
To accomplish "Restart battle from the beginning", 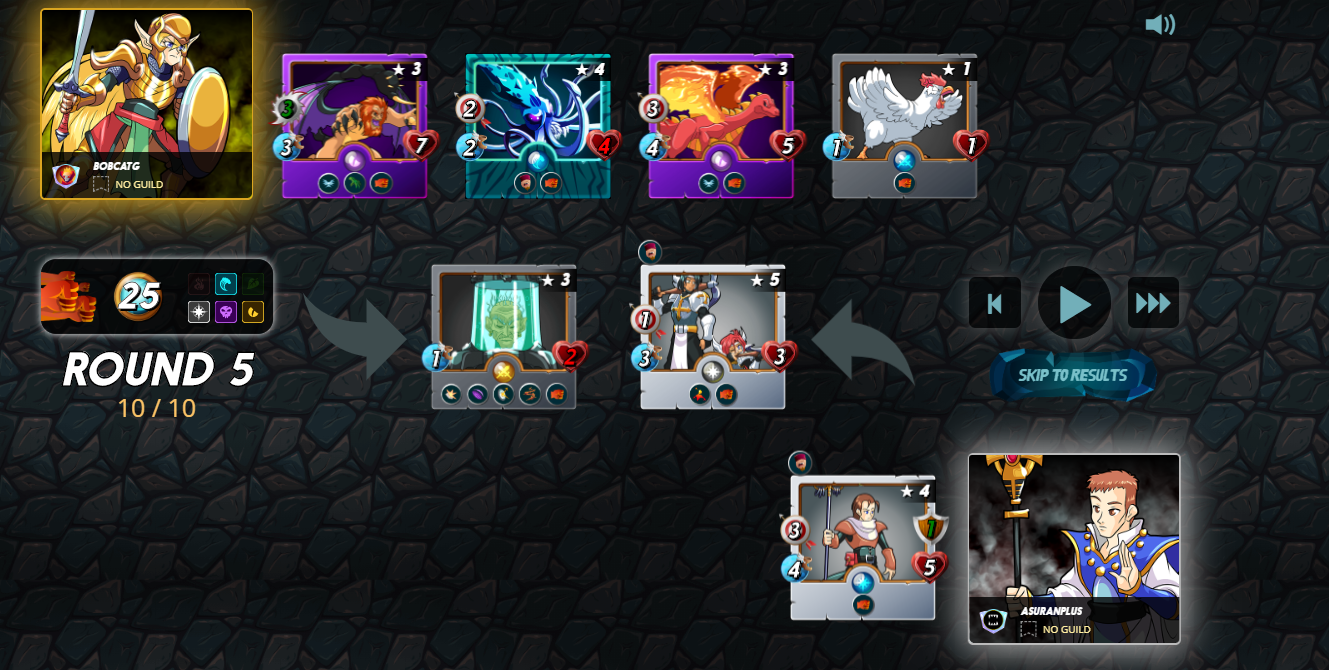I will (x=994, y=303).
